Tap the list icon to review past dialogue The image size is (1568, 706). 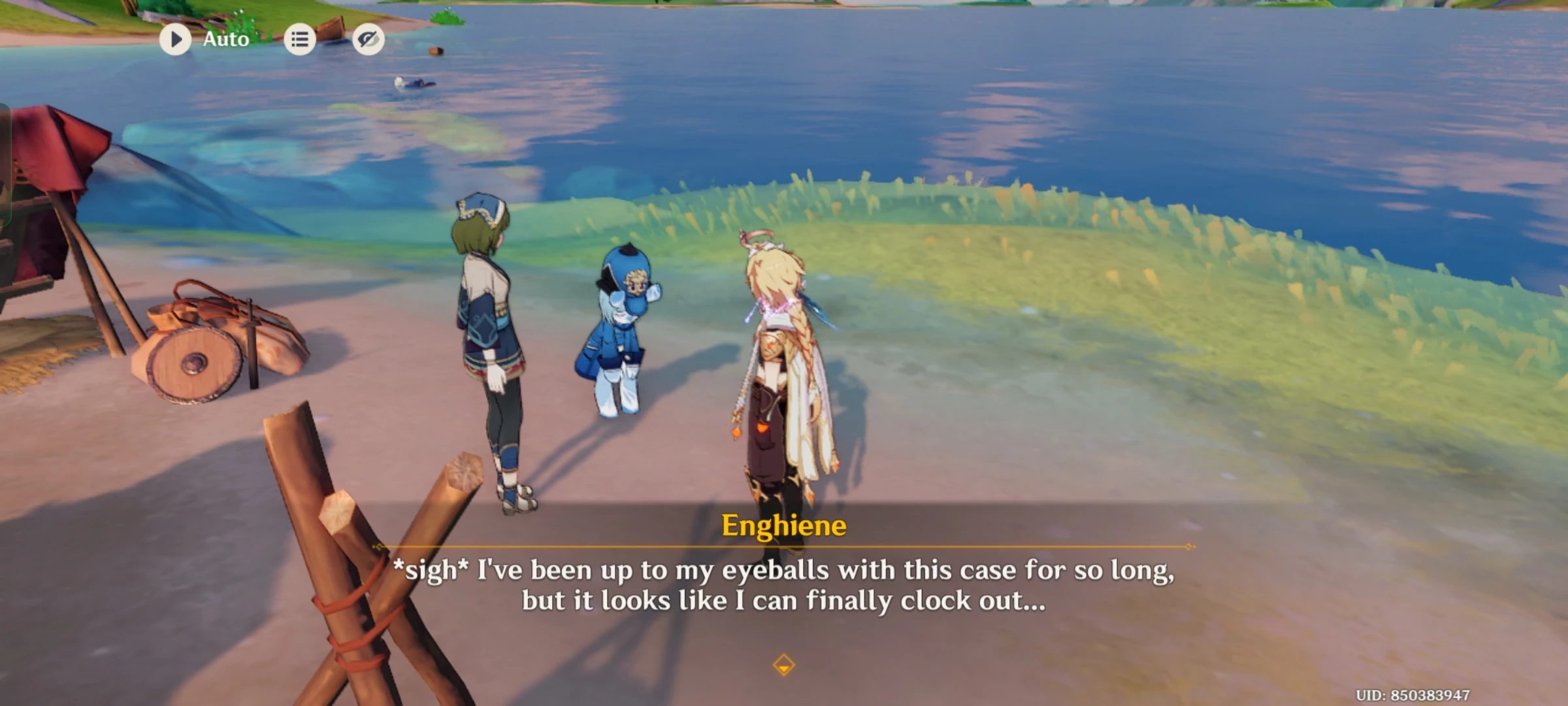300,39
